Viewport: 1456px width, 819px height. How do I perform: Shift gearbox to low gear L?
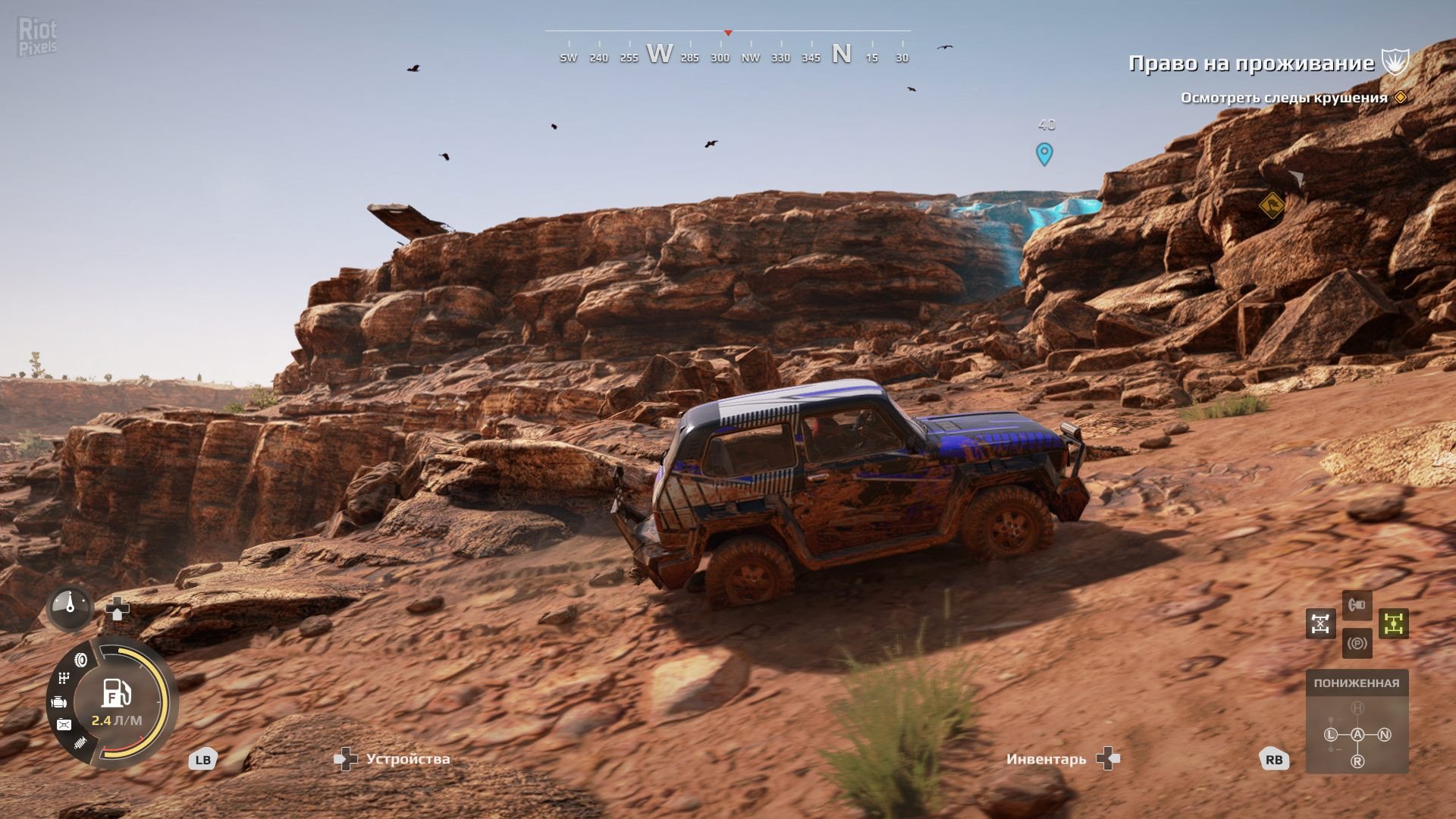tap(1331, 734)
